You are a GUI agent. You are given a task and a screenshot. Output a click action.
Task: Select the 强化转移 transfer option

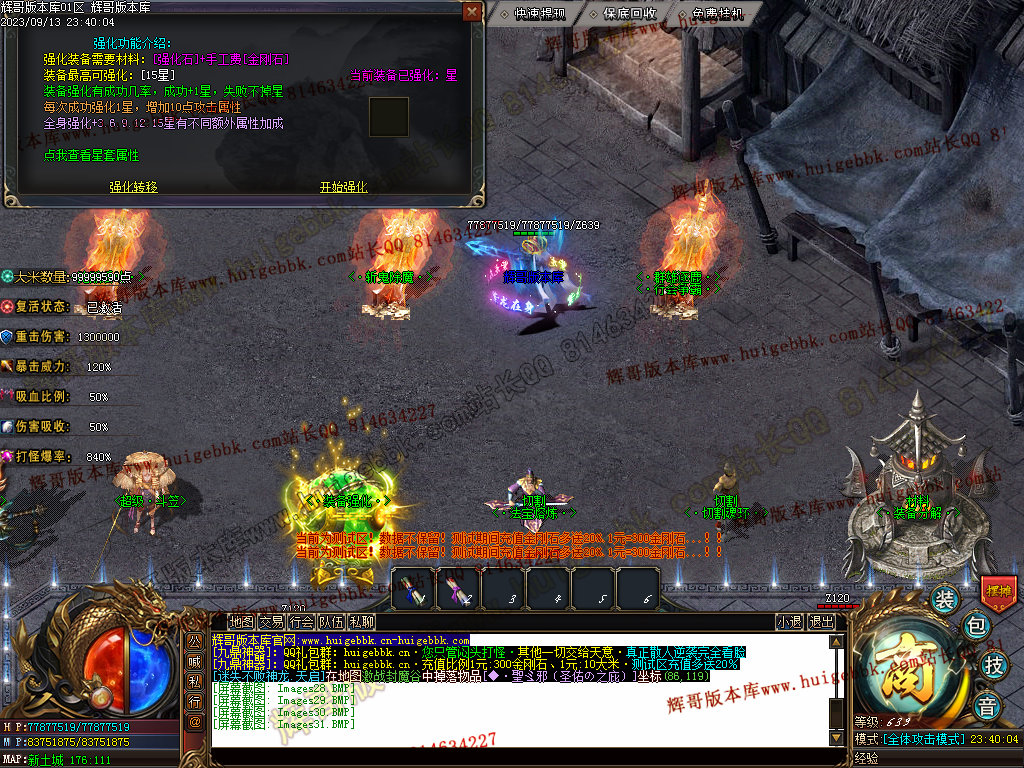point(133,187)
